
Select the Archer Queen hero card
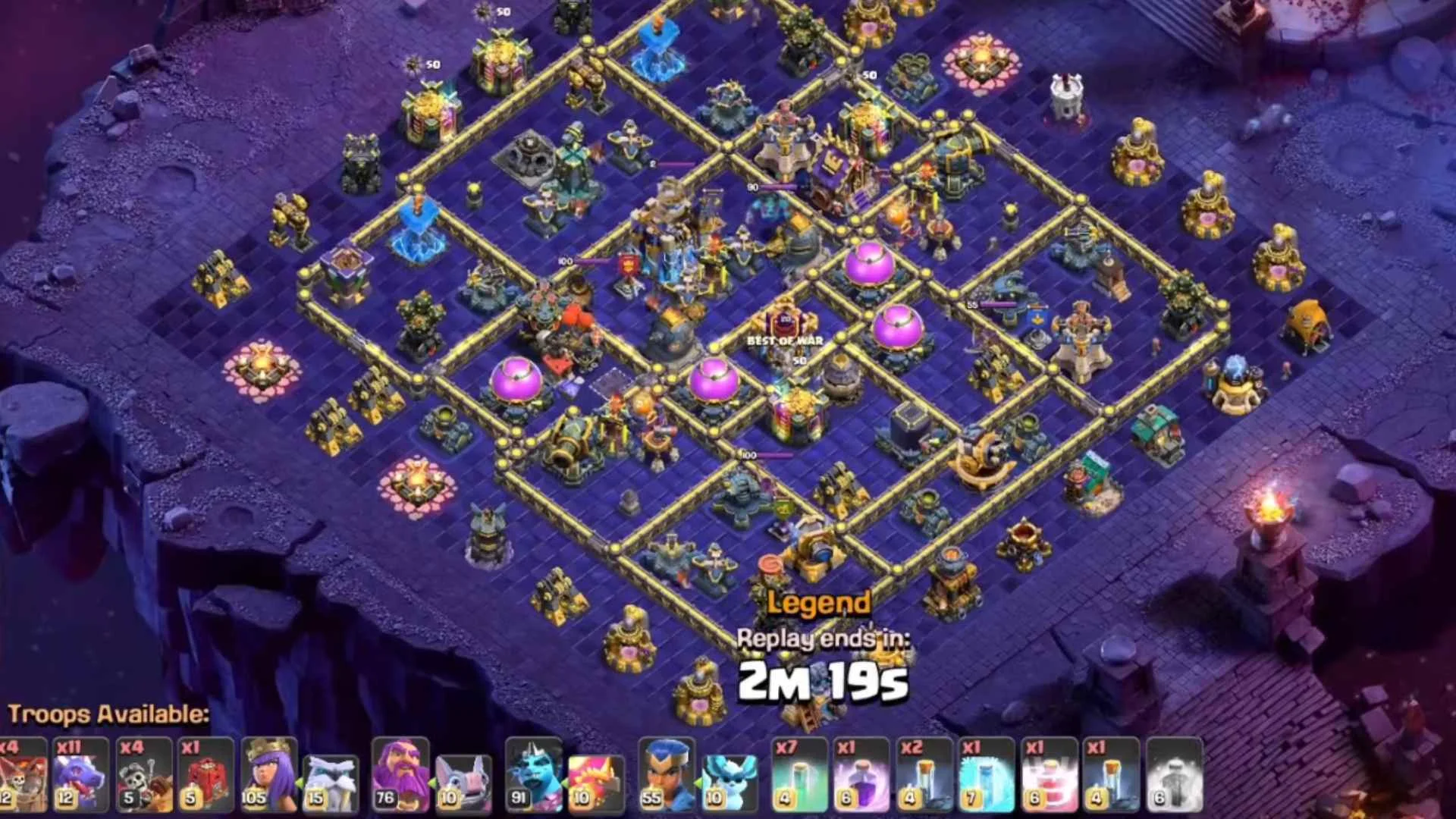click(x=269, y=773)
